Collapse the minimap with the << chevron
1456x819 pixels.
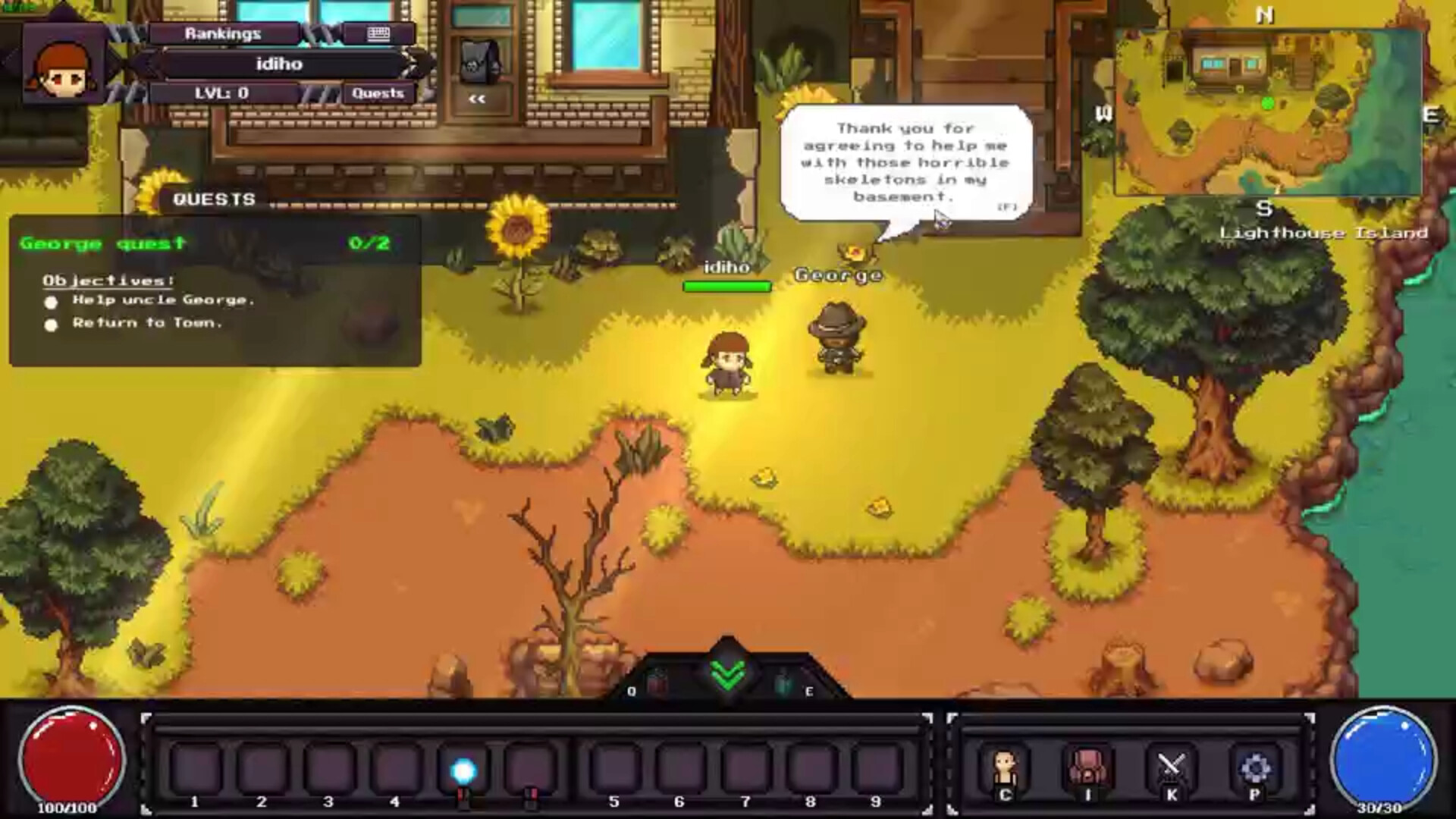(x=477, y=98)
